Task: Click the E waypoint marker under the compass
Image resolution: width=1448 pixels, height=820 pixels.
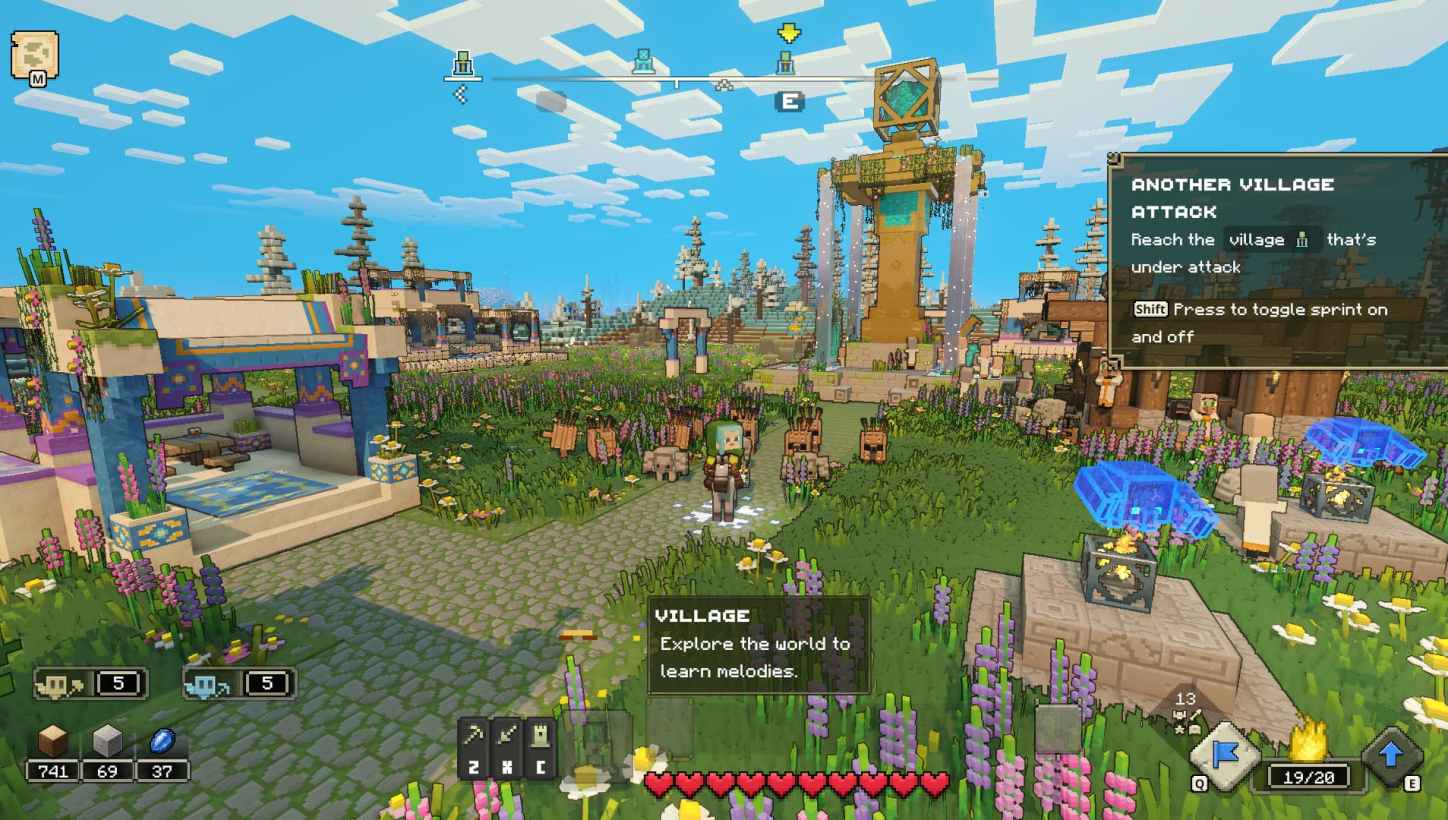Action: 789,102
